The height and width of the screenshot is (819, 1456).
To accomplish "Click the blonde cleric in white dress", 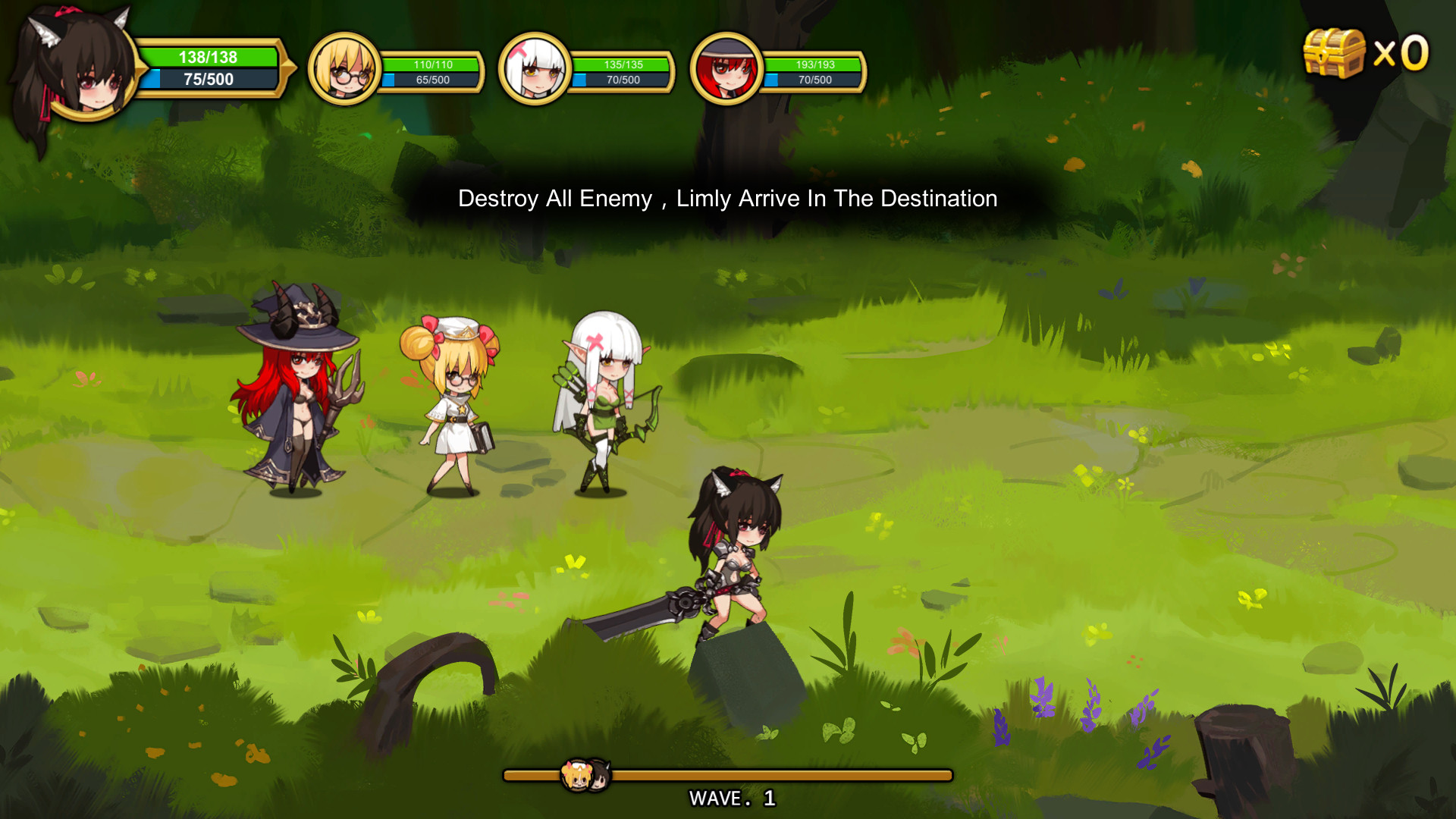I will click(x=455, y=402).
